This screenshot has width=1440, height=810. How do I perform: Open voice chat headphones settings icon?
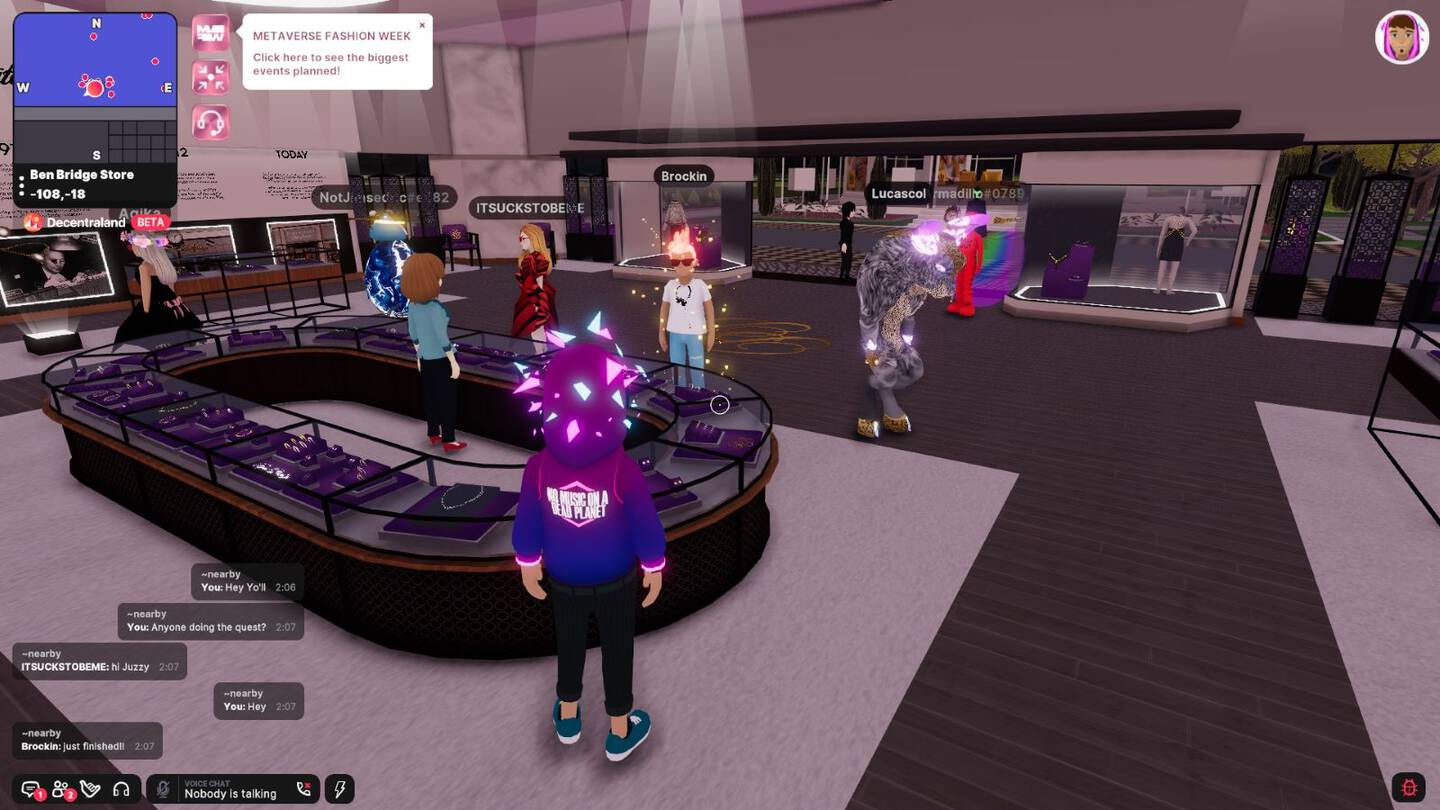(x=120, y=789)
